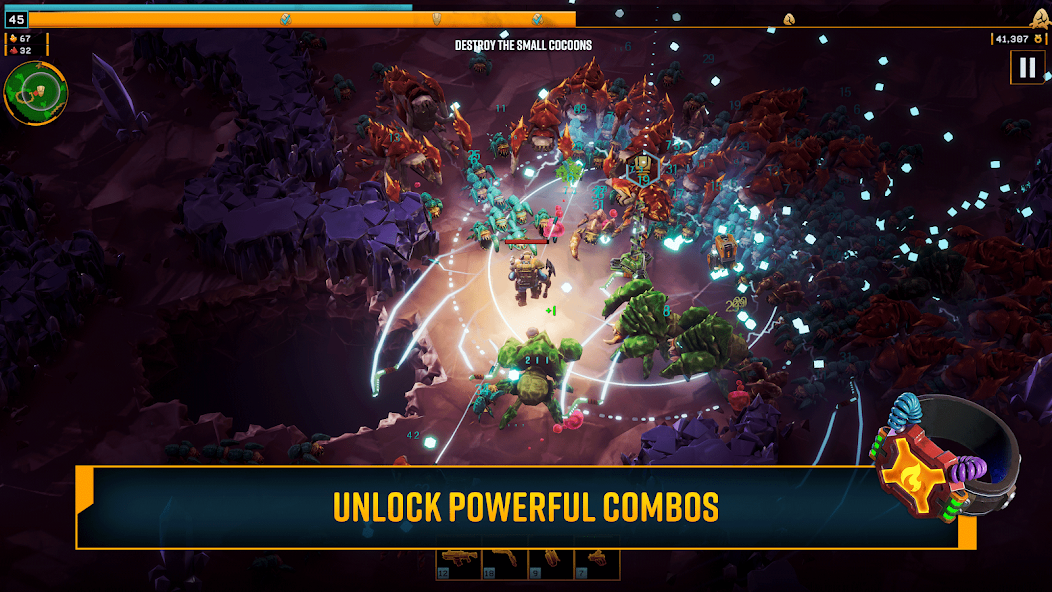
Task: Click the Destroy the Small Cocoons objective
Action: point(523,45)
